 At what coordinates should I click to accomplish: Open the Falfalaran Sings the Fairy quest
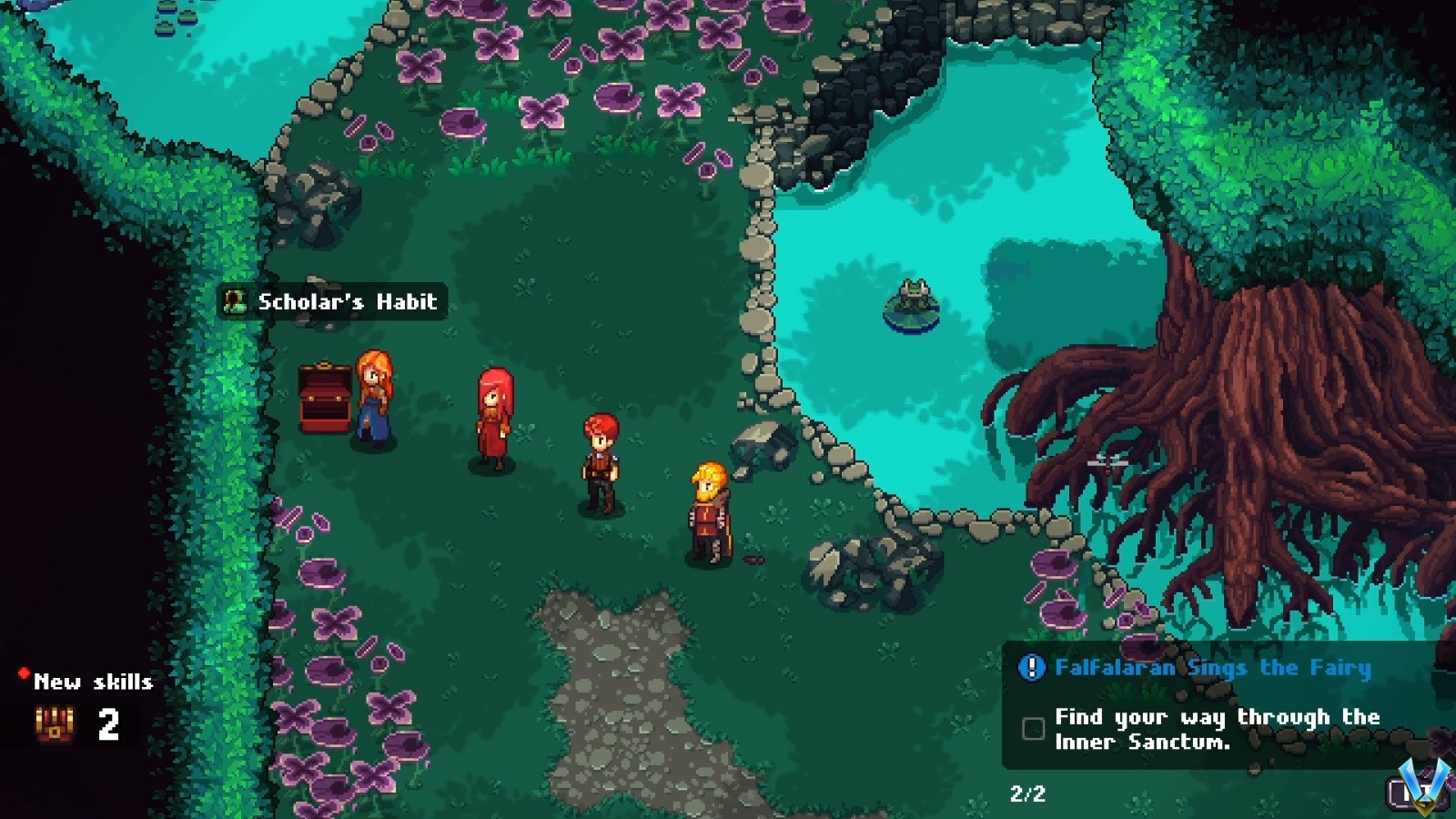(x=1212, y=668)
